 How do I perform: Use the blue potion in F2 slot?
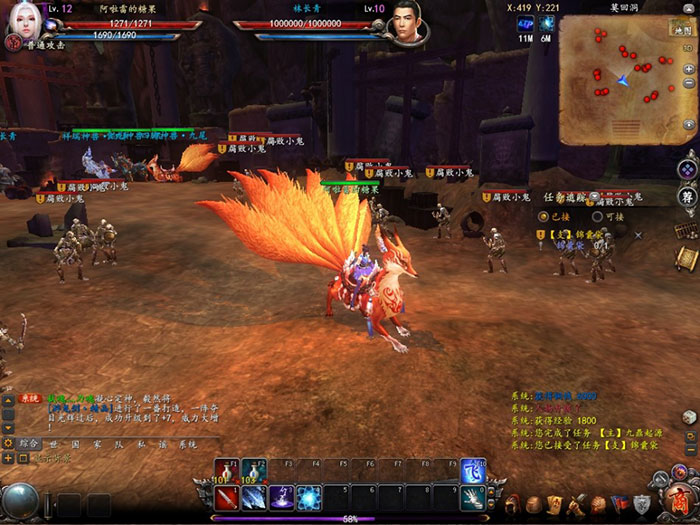(254, 471)
